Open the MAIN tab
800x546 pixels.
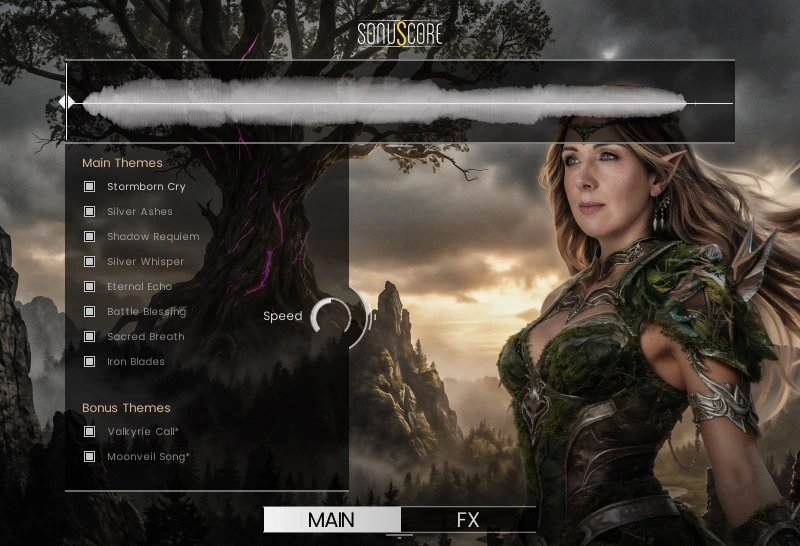pyautogui.click(x=331, y=520)
